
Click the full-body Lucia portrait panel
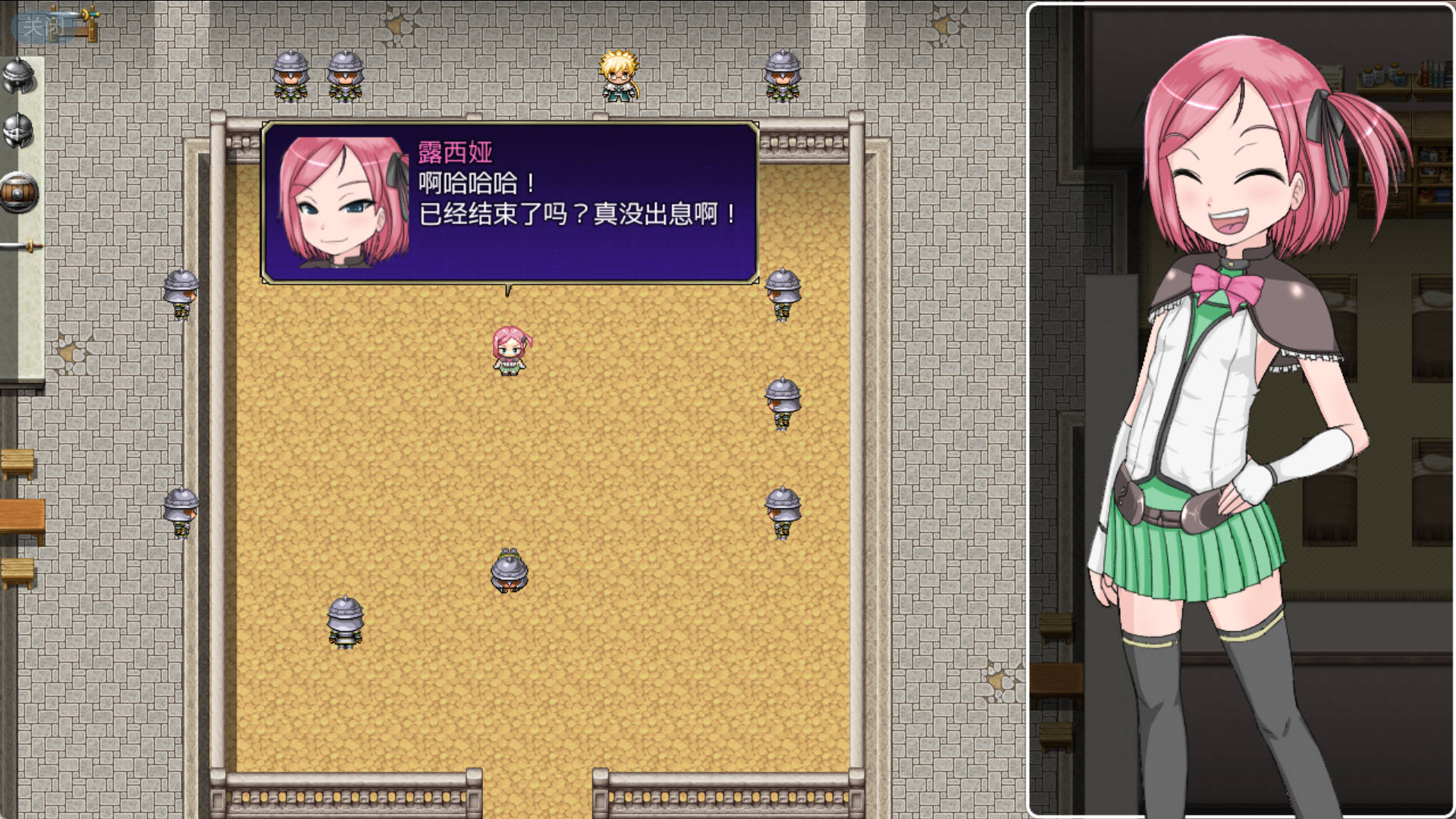tap(1239, 409)
